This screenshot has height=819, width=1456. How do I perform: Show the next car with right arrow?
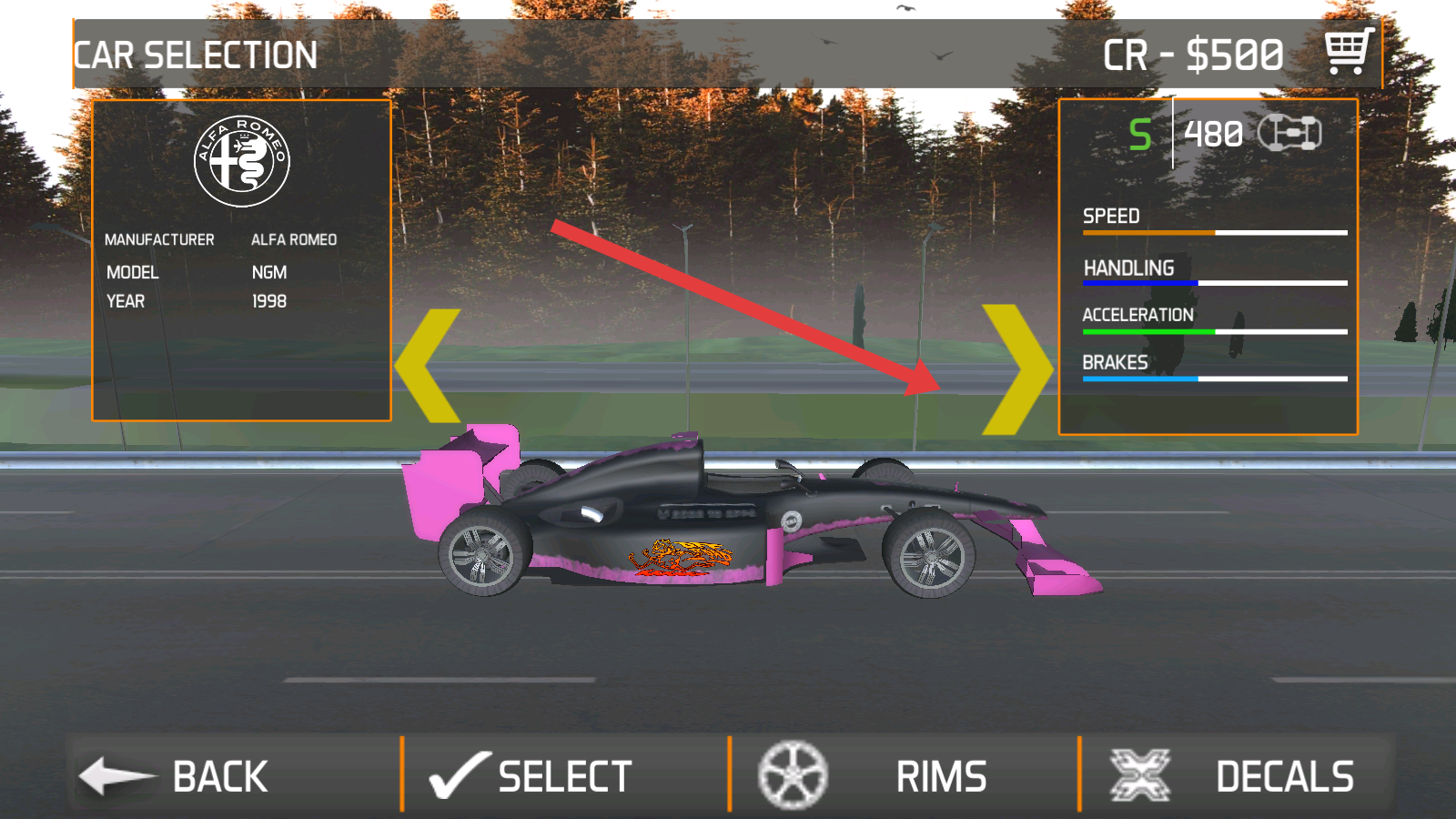(x=1015, y=369)
